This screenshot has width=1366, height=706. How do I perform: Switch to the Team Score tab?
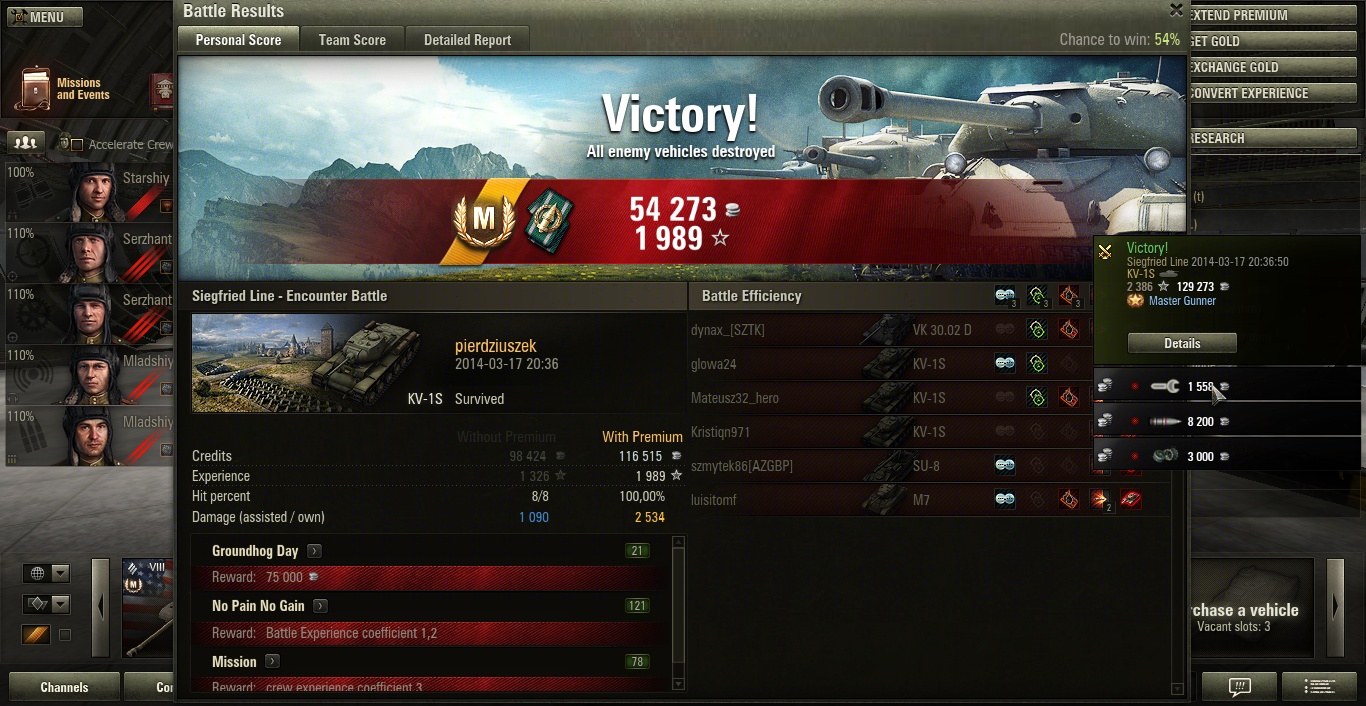352,40
